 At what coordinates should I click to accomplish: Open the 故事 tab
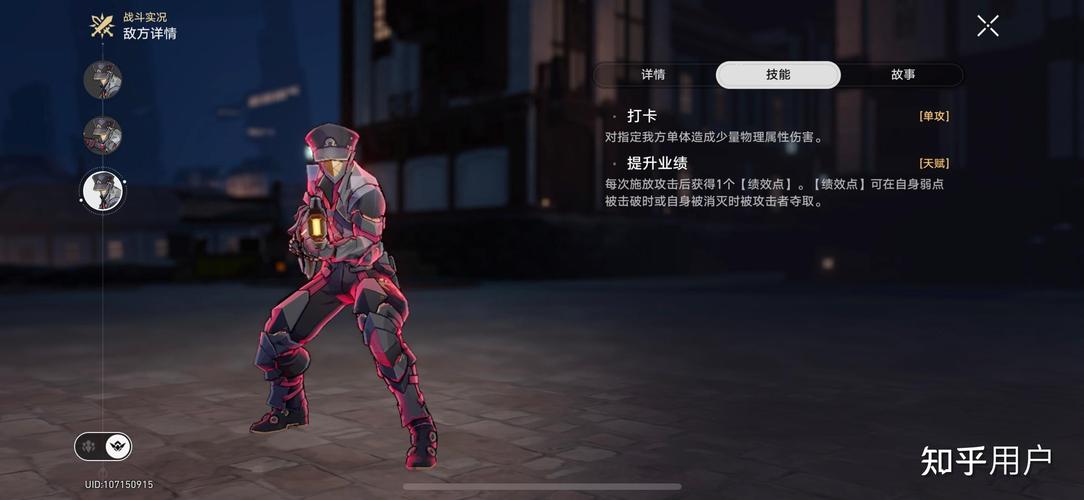(x=903, y=75)
